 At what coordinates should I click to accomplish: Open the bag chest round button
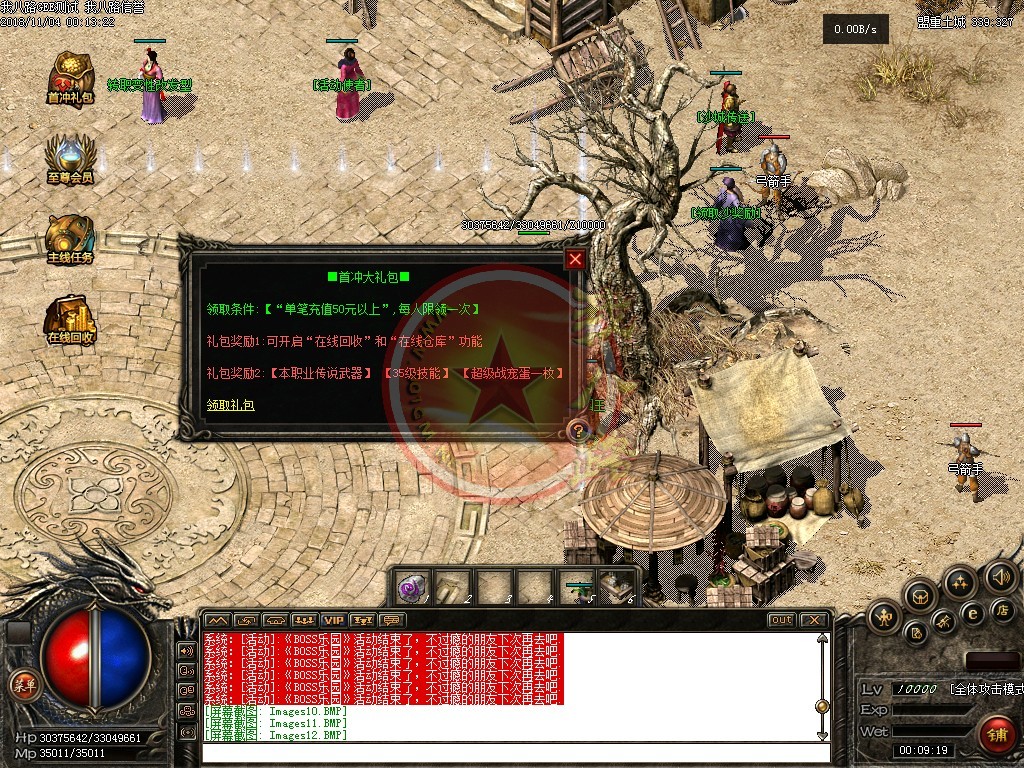pos(920,596)
